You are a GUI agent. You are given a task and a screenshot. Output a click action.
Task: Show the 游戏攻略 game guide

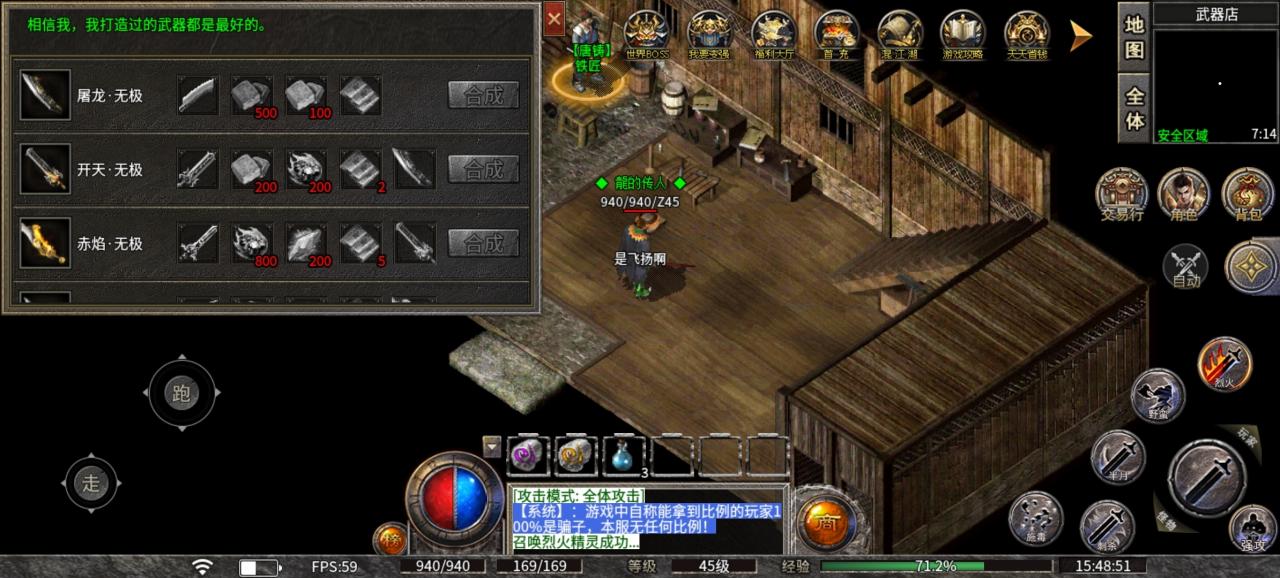pos(962,32)
